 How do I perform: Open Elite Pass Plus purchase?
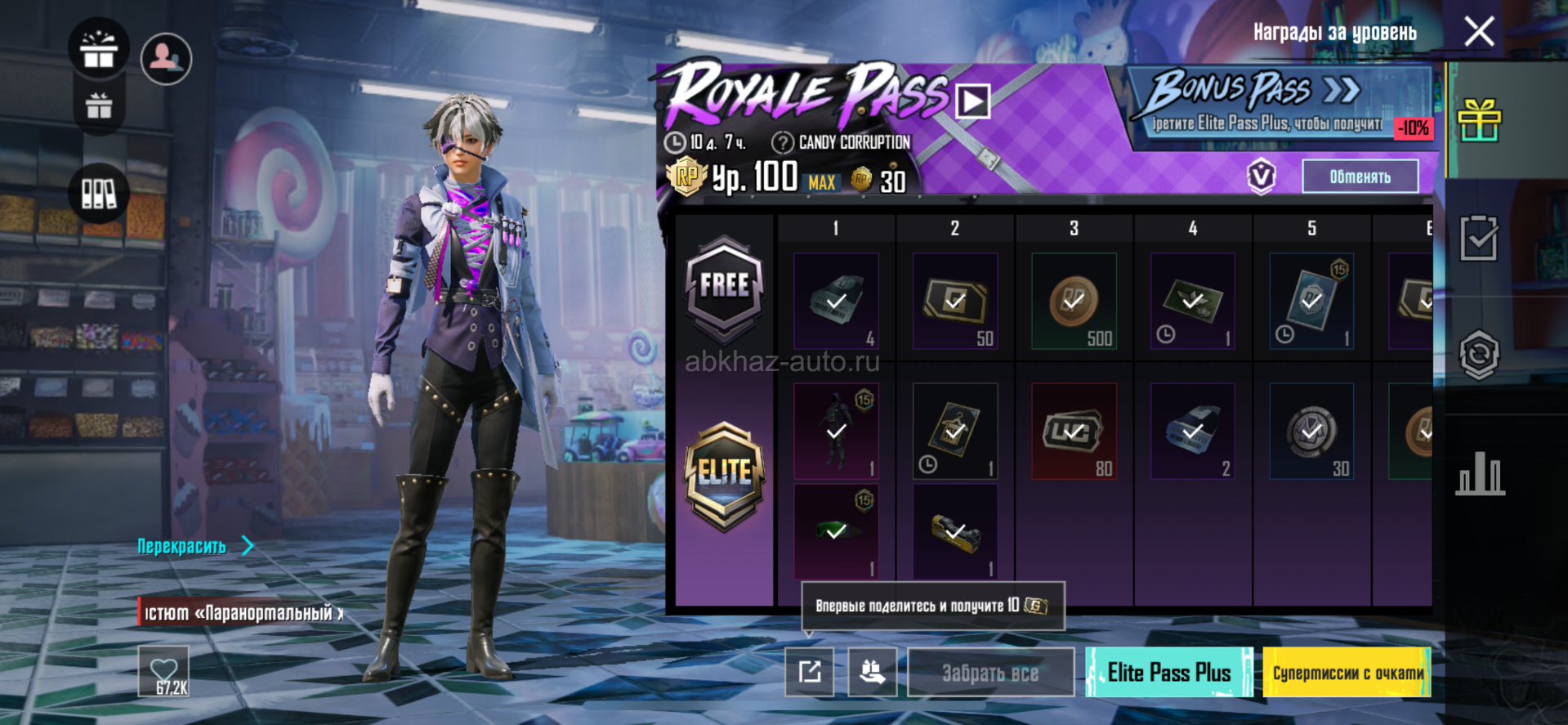(x=1168, y=673)
